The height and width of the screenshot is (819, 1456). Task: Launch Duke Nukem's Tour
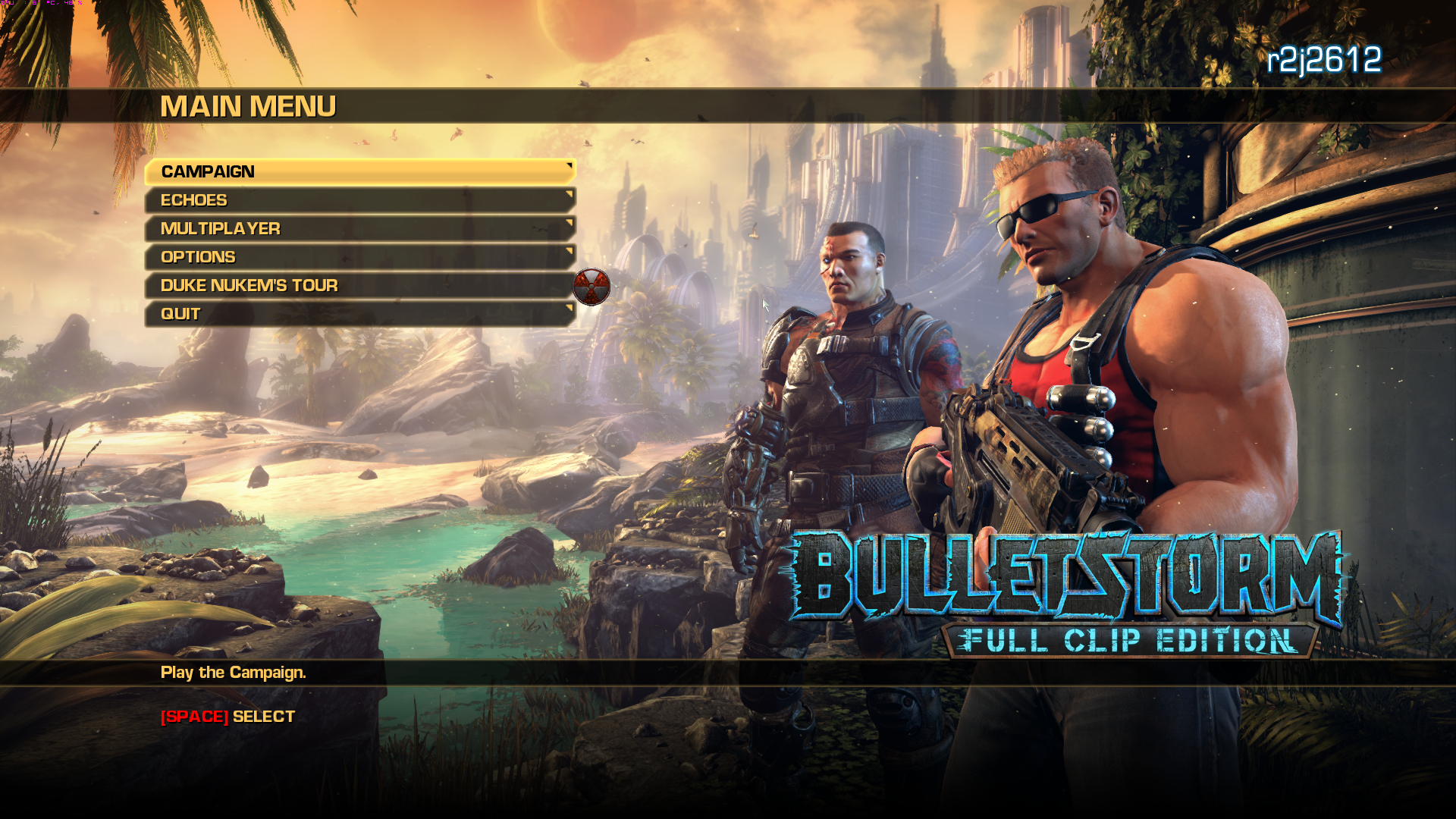(x=303, y=286)
